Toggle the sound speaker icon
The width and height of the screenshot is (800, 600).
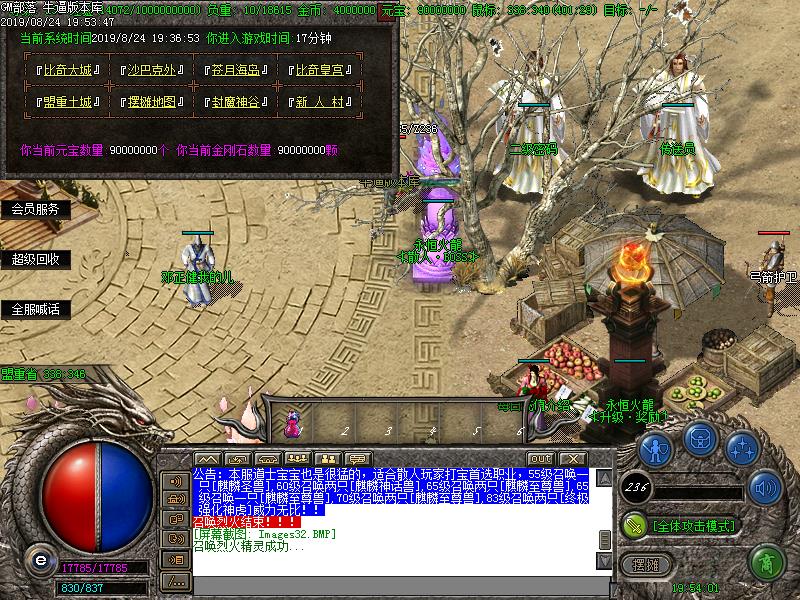point(766,487)
